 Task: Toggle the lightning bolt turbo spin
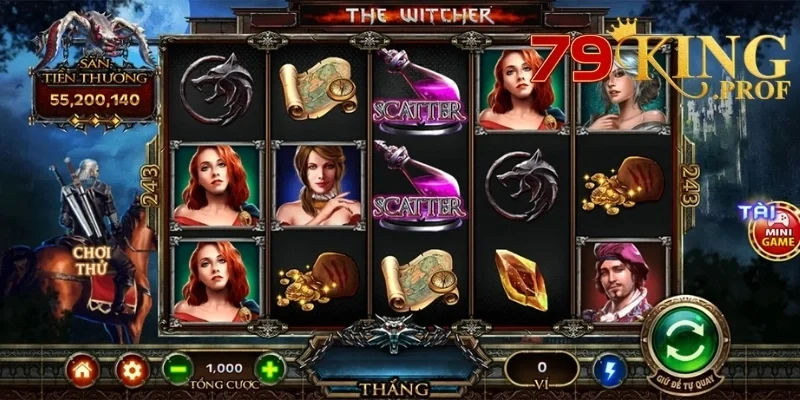[608, 369]
